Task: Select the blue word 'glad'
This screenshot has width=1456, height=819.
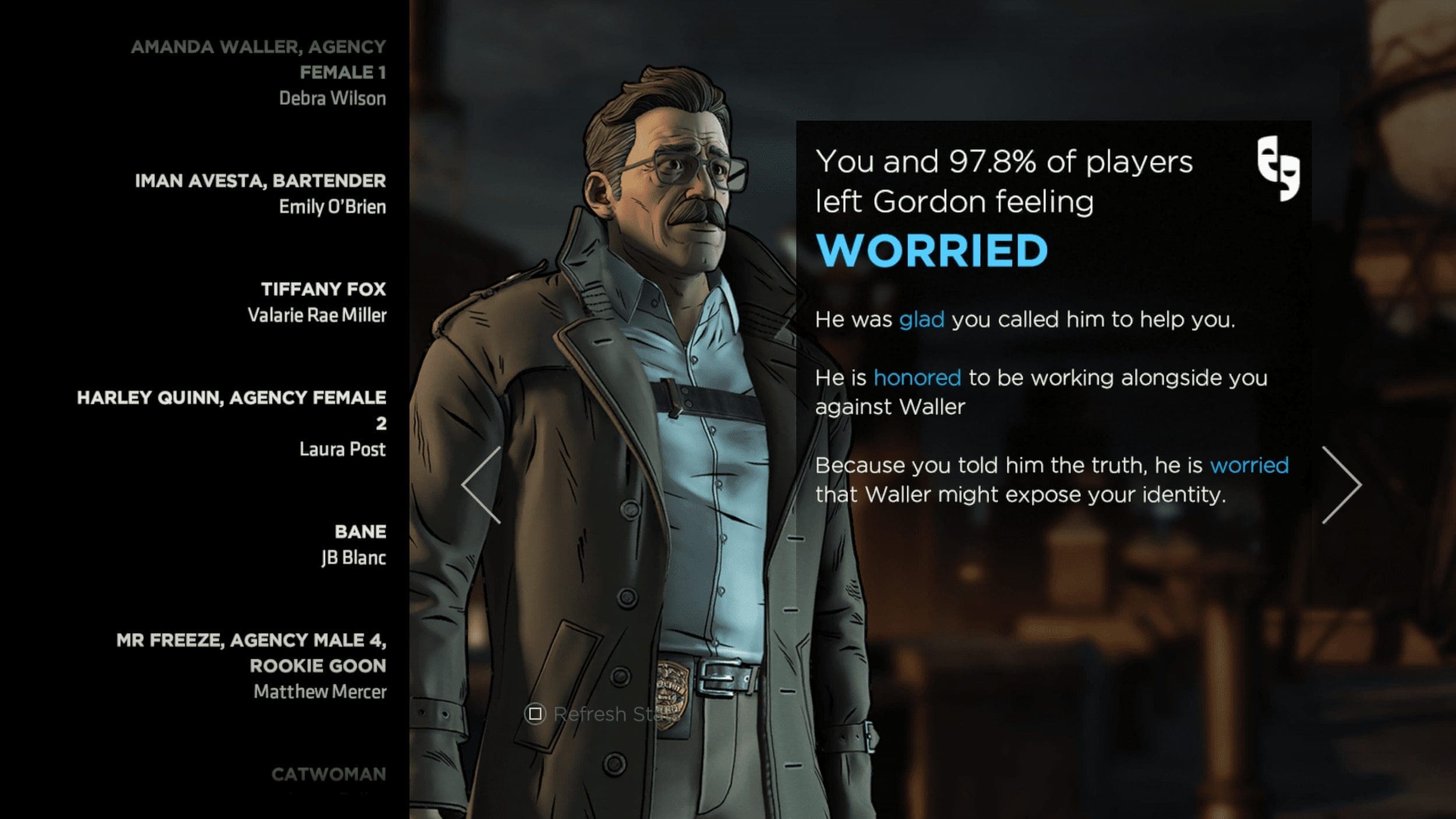Action: (x=923, y=319)
